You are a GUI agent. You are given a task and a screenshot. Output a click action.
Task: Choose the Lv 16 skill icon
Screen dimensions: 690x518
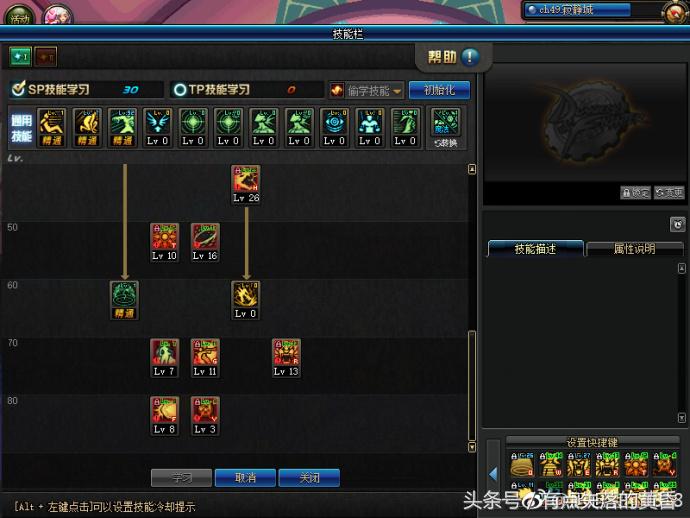205,237
